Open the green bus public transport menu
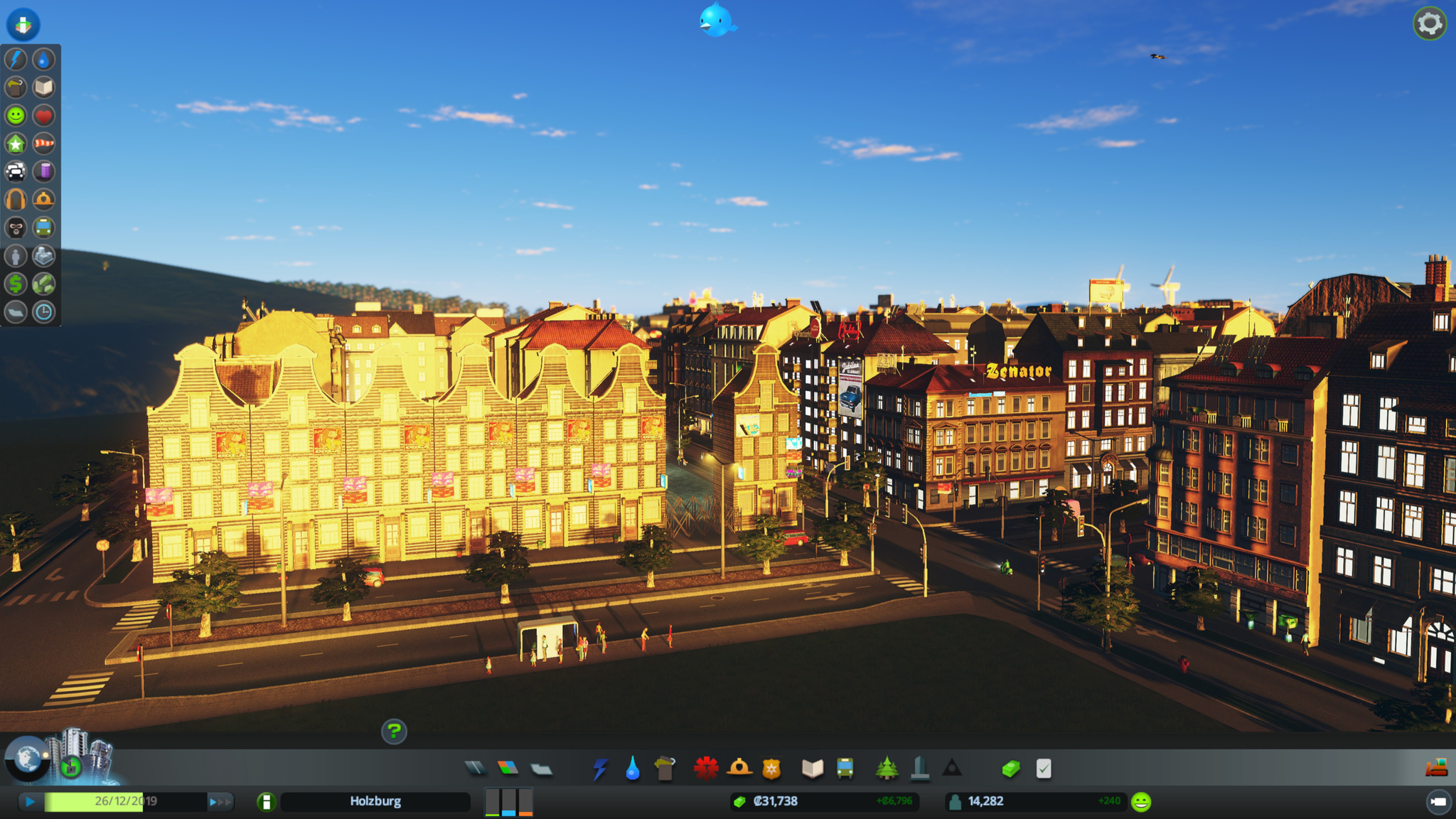 click(x=845, y=769)
